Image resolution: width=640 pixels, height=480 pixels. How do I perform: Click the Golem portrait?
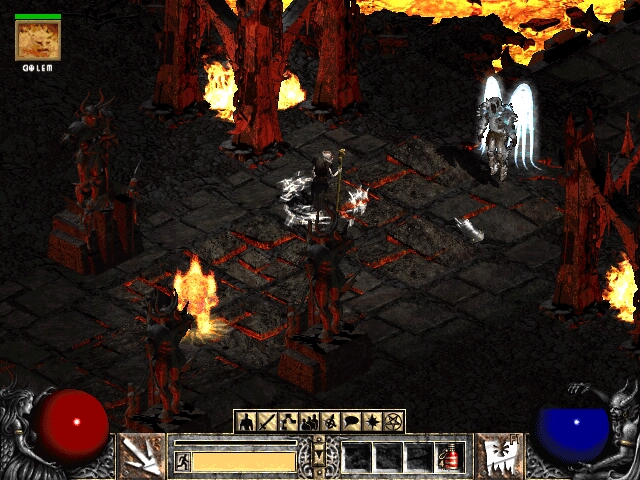pyautogui.click(x=38, y=40)
